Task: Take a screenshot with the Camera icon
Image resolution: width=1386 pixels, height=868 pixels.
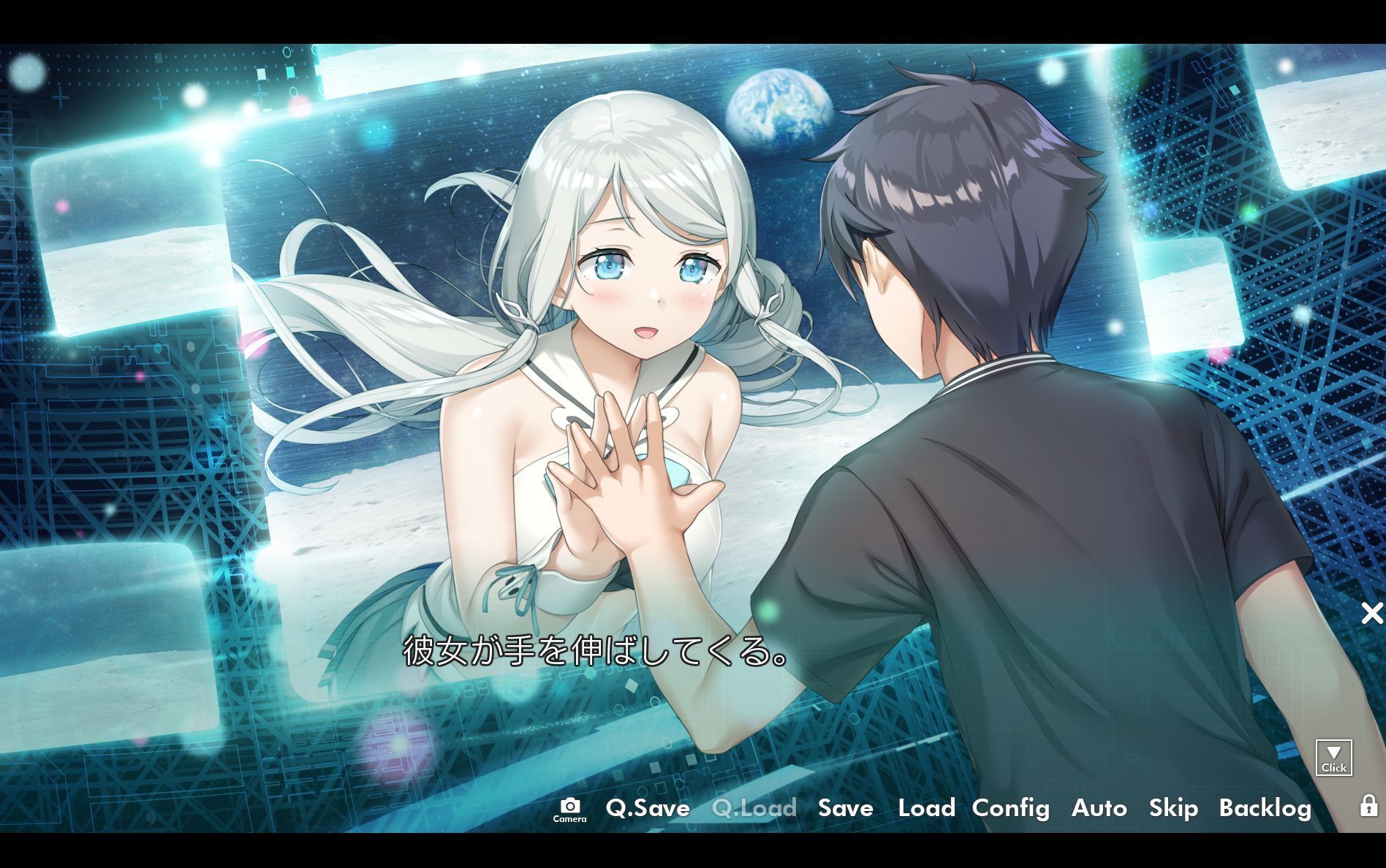Action: (x=569, y=808)
